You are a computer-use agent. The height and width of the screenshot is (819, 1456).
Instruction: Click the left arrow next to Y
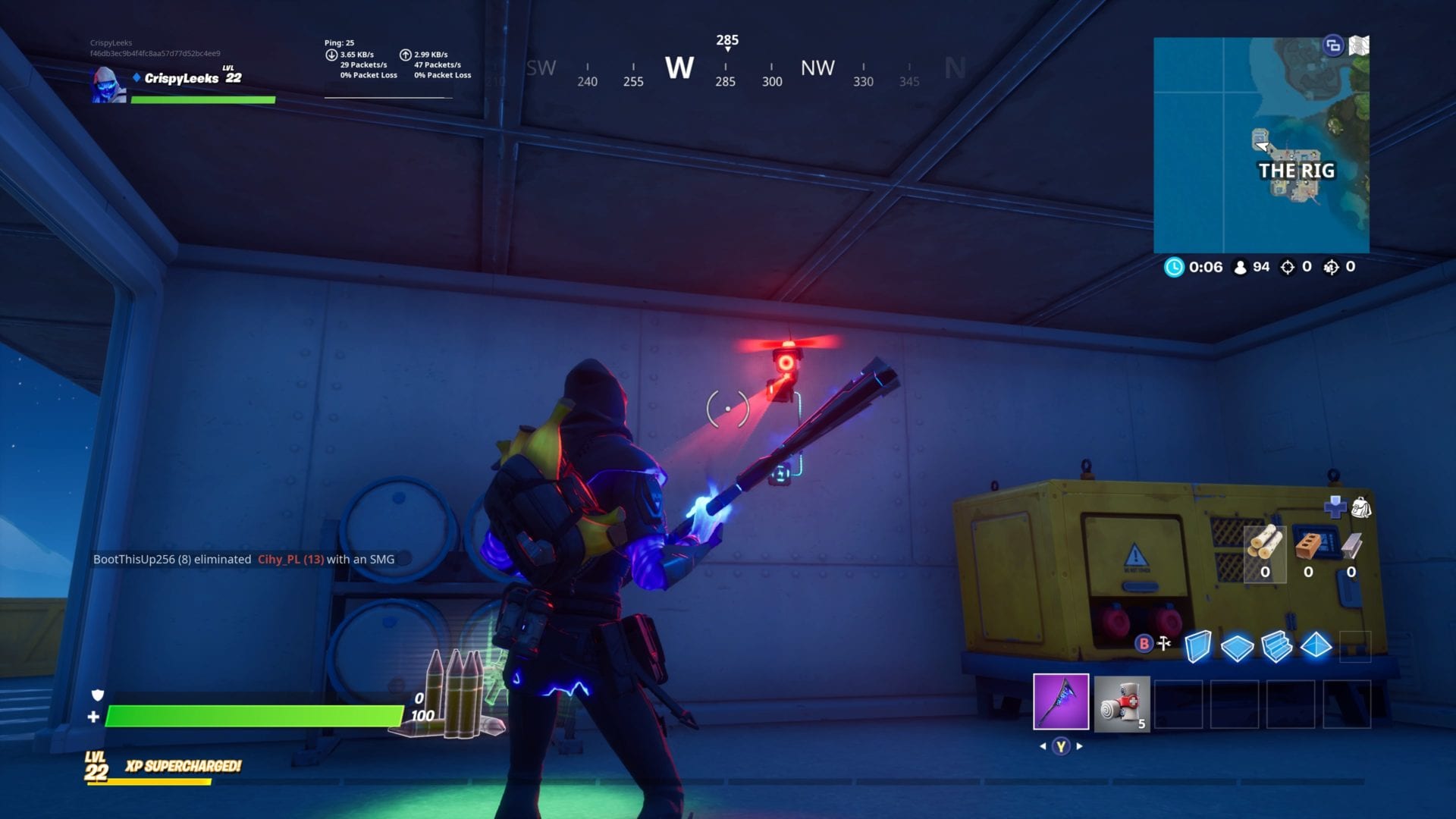click(1042, 745)
